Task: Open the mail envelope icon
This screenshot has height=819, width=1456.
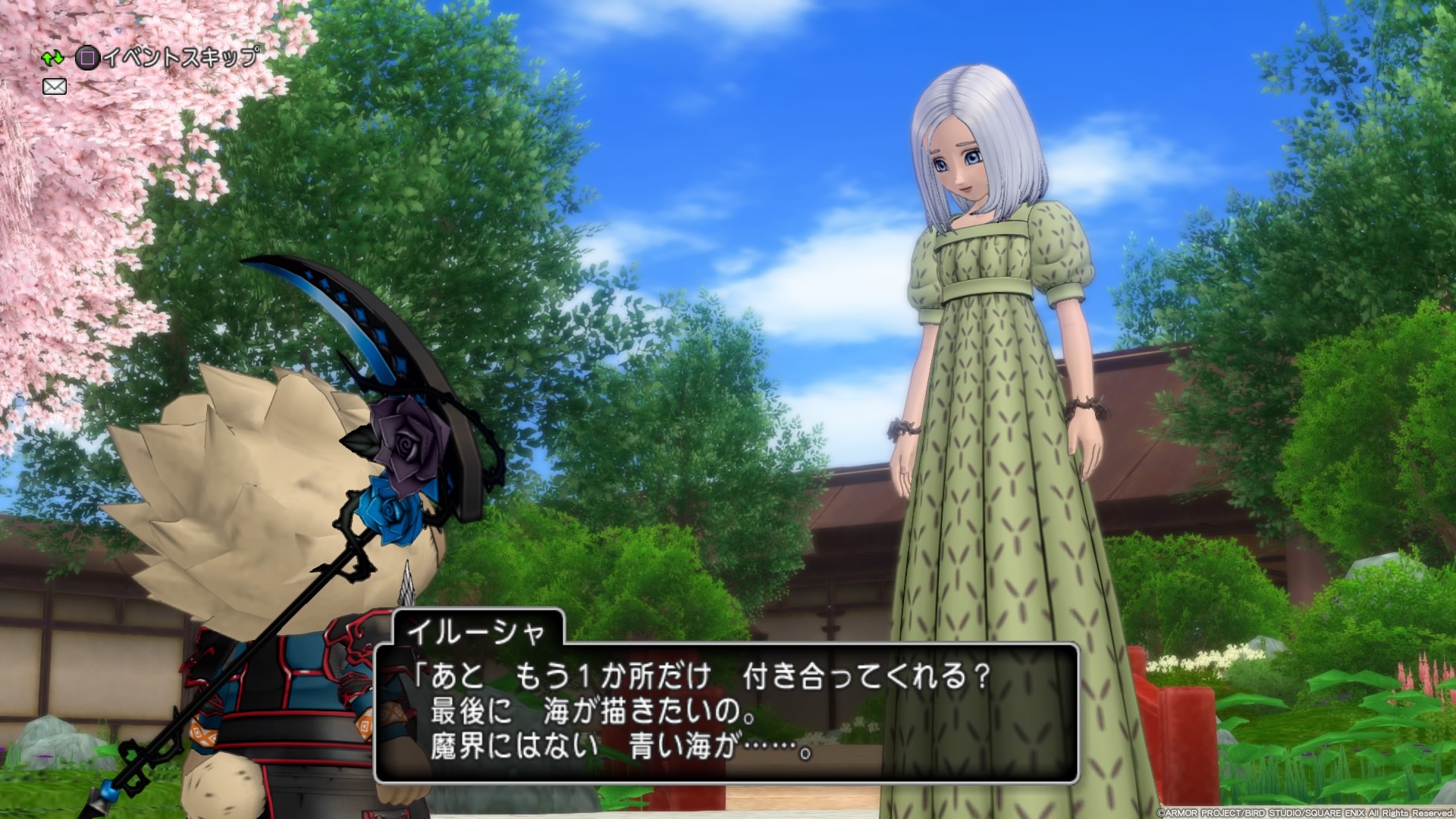Action: click(x=55, y=87)
